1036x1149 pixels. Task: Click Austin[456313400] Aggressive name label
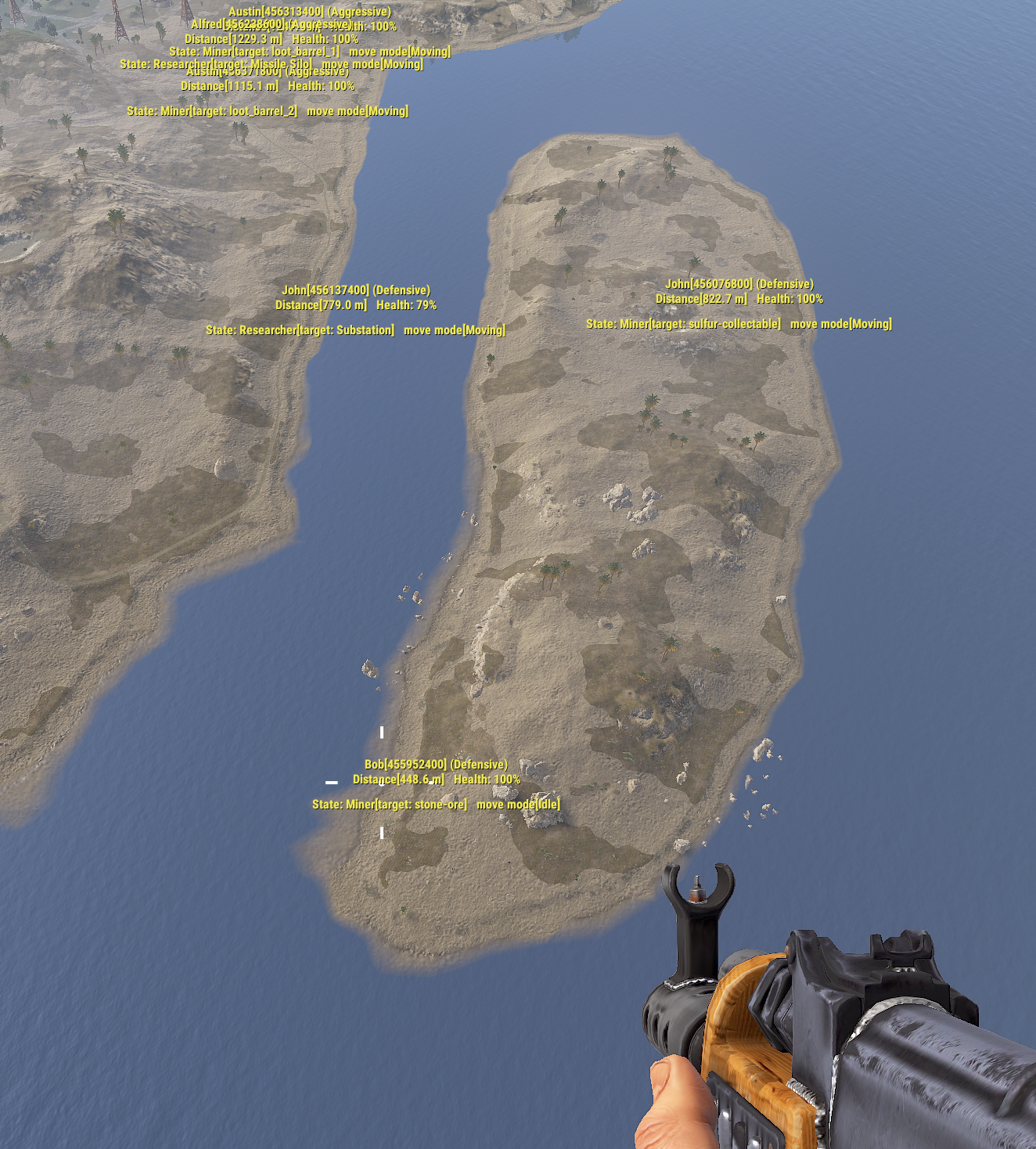(x=310, y=12)
